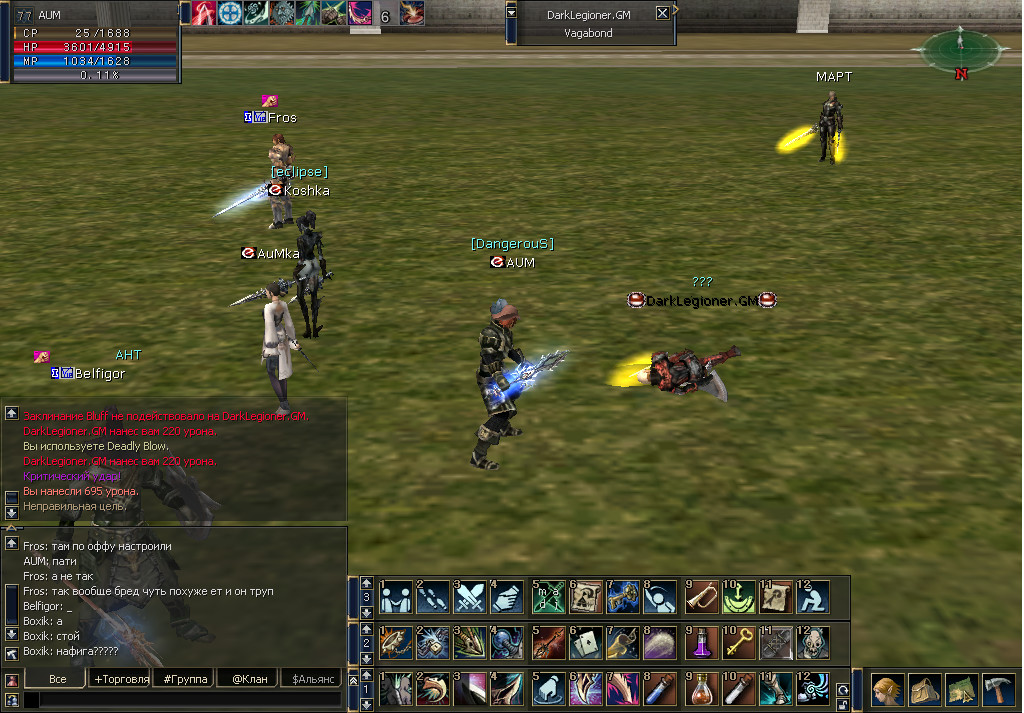Open the inventory bag icon
The image size is (1024, 713).
924,690
